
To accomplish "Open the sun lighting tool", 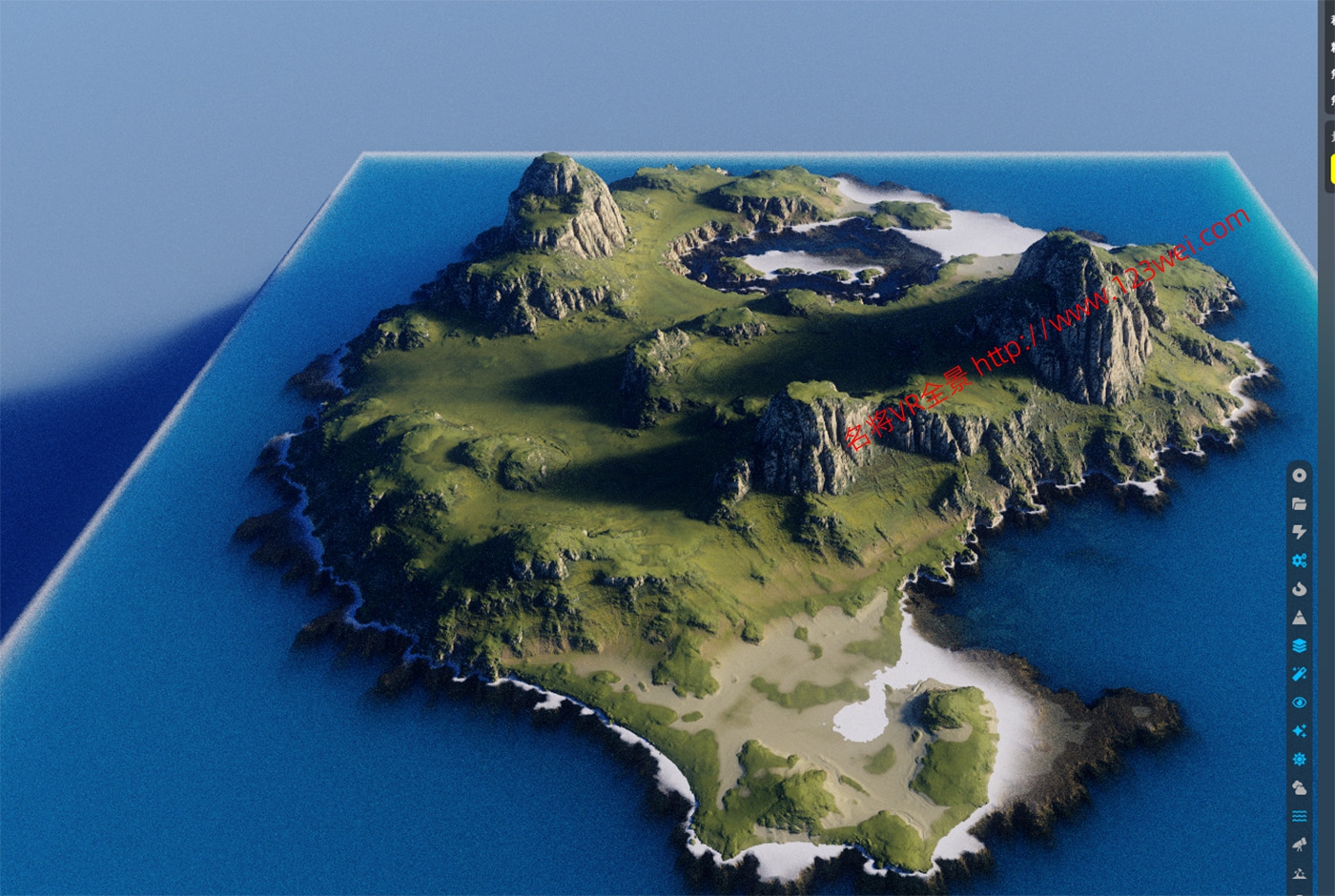I will click(1299, 760).
